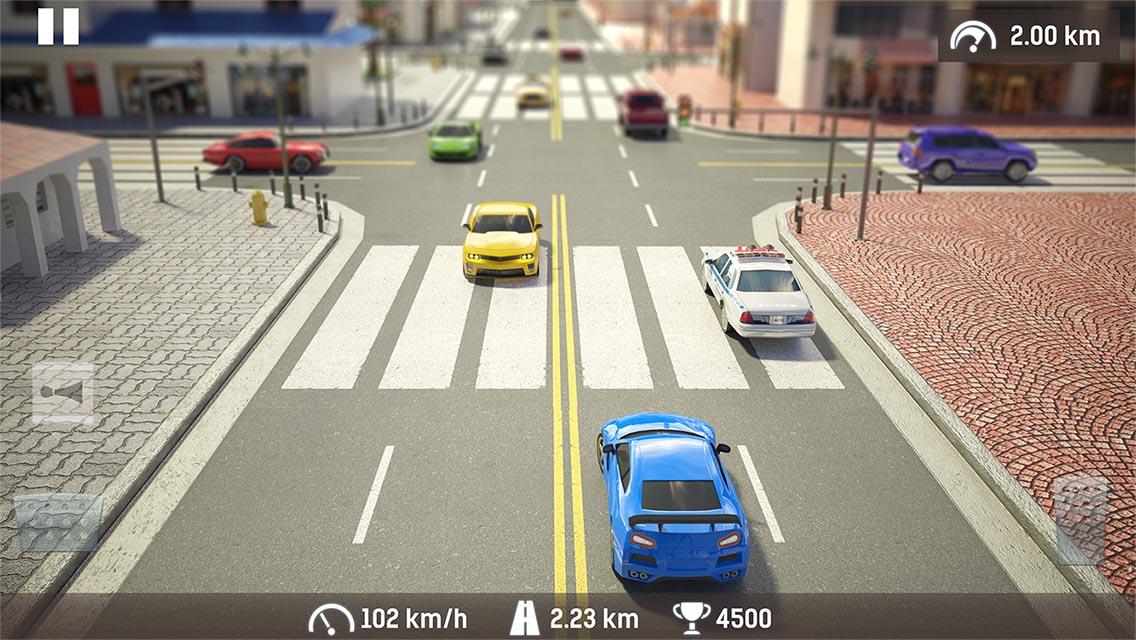
Task: Tap the wide brake pedal
Action: point(58,523)
